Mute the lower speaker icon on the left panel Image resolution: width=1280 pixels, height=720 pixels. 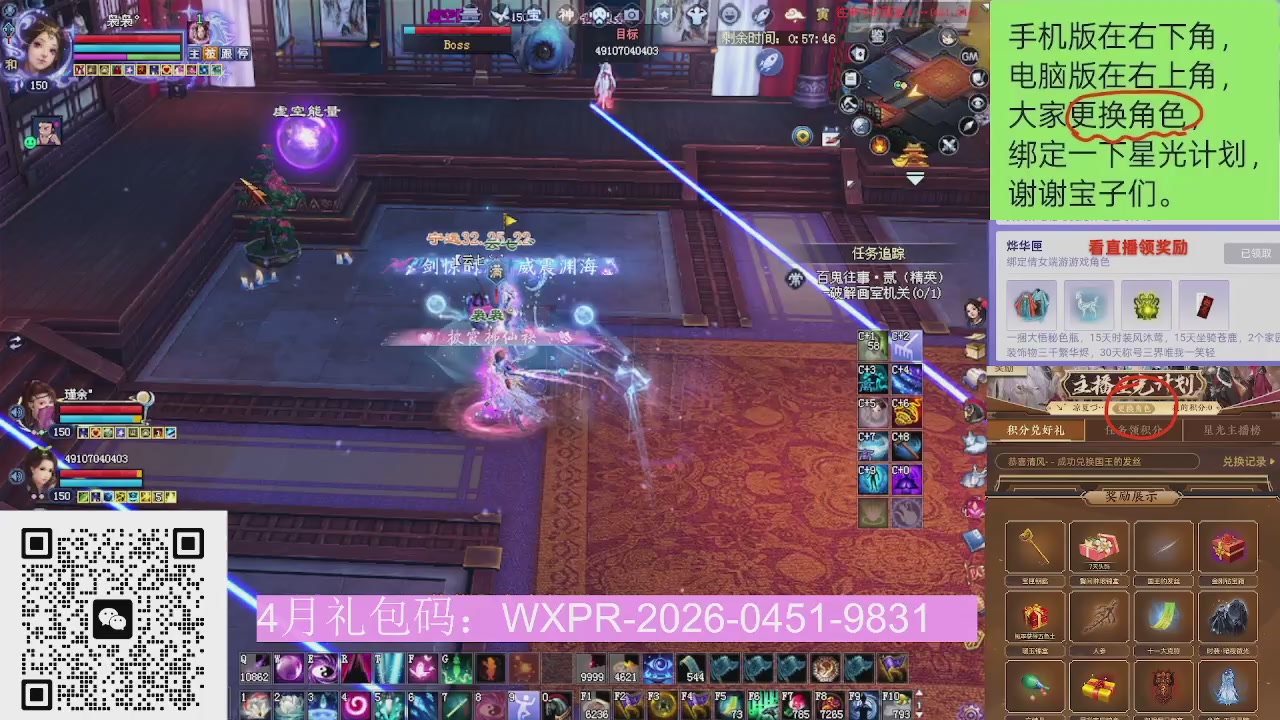(x=16, y=474)
